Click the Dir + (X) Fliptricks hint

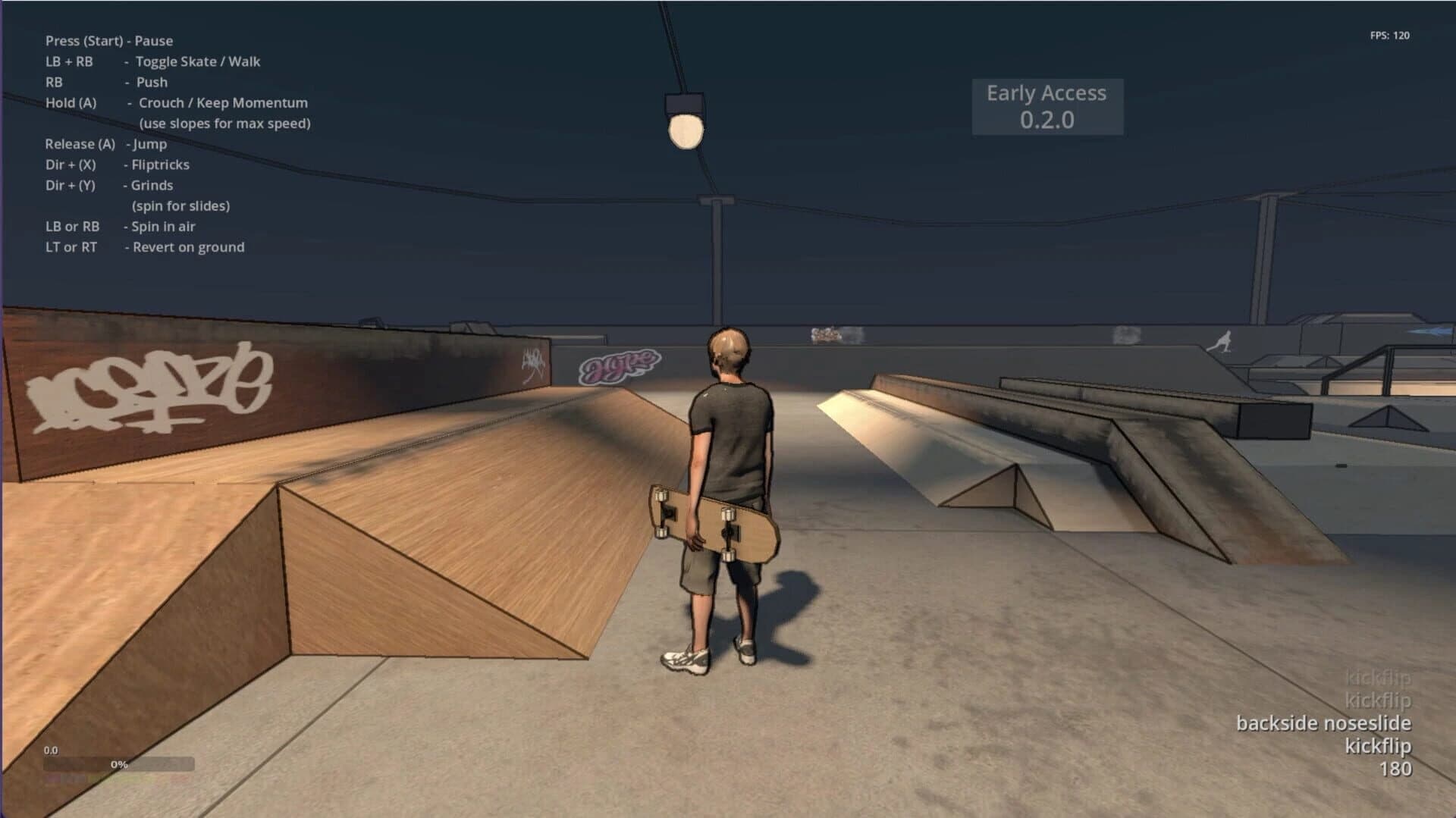(118, 165)
